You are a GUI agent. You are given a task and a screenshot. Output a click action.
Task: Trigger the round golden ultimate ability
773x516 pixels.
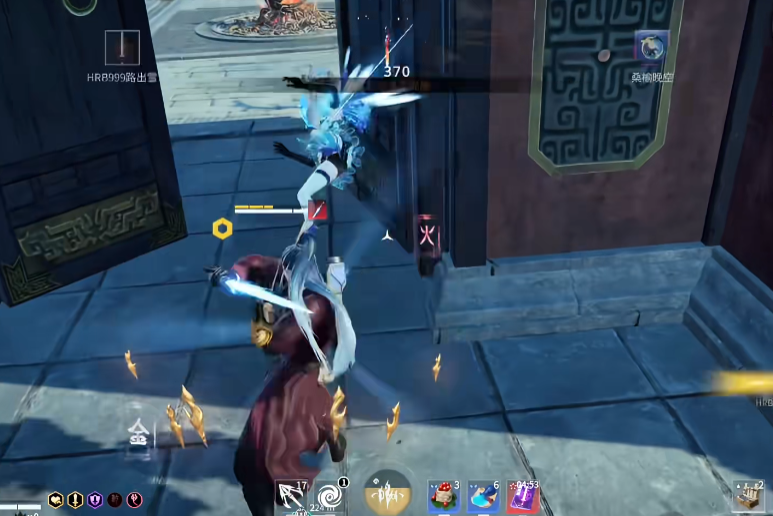pyautogui.click(x=387, y=493)
